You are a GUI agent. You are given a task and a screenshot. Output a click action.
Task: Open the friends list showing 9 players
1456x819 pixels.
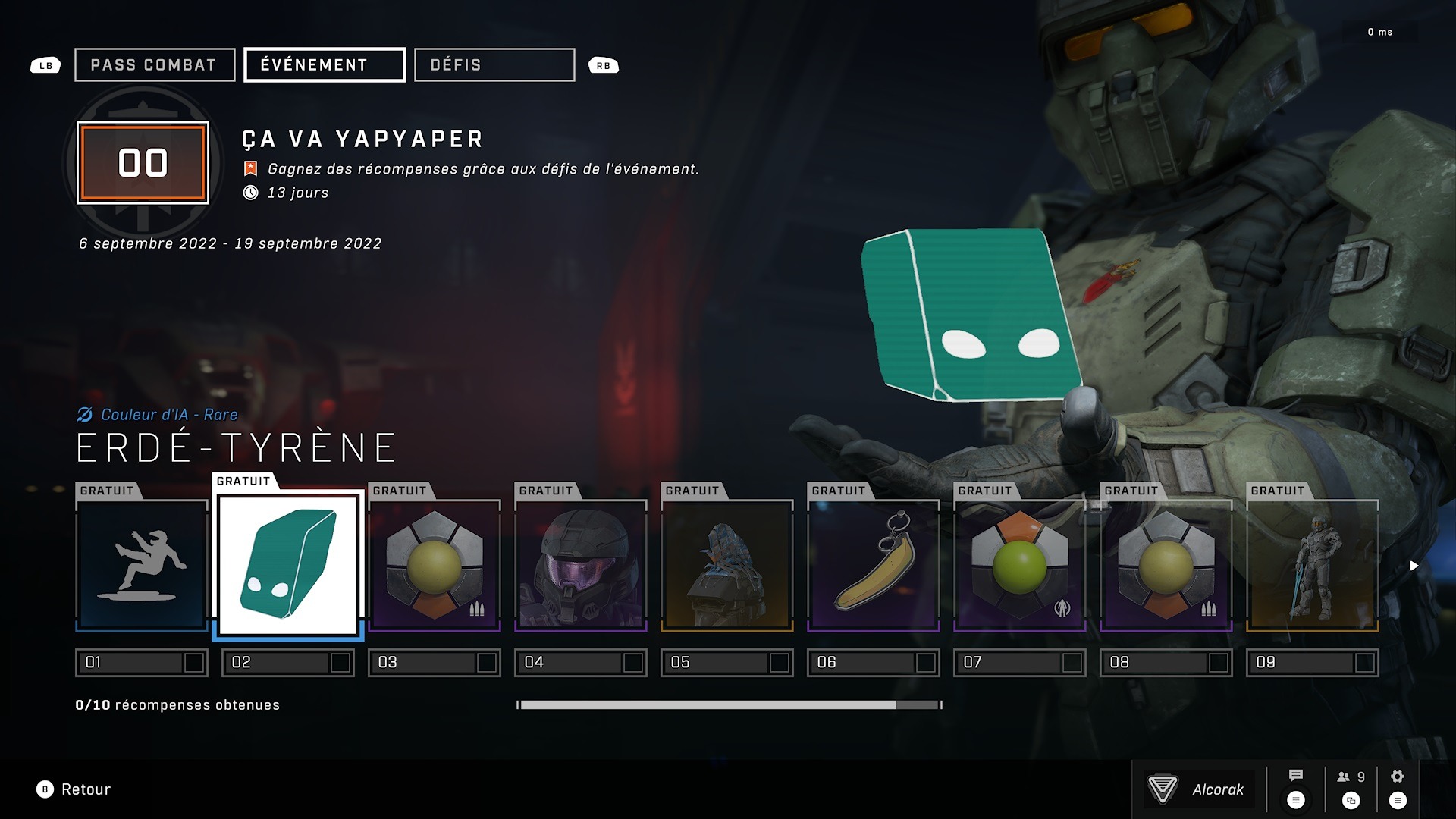(1351, 777)
